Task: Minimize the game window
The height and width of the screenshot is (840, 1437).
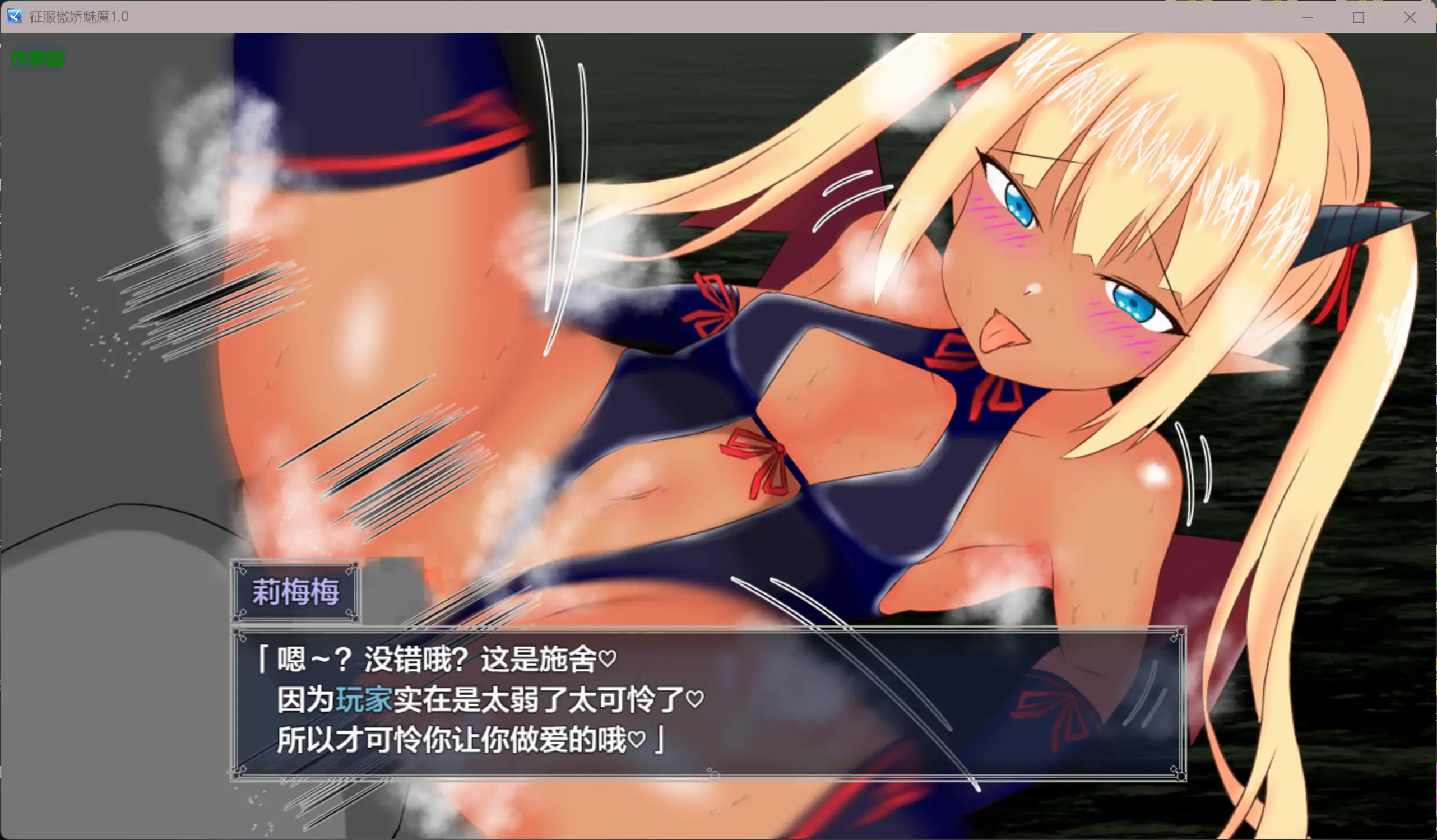Action: click(x=1307, y=17)
